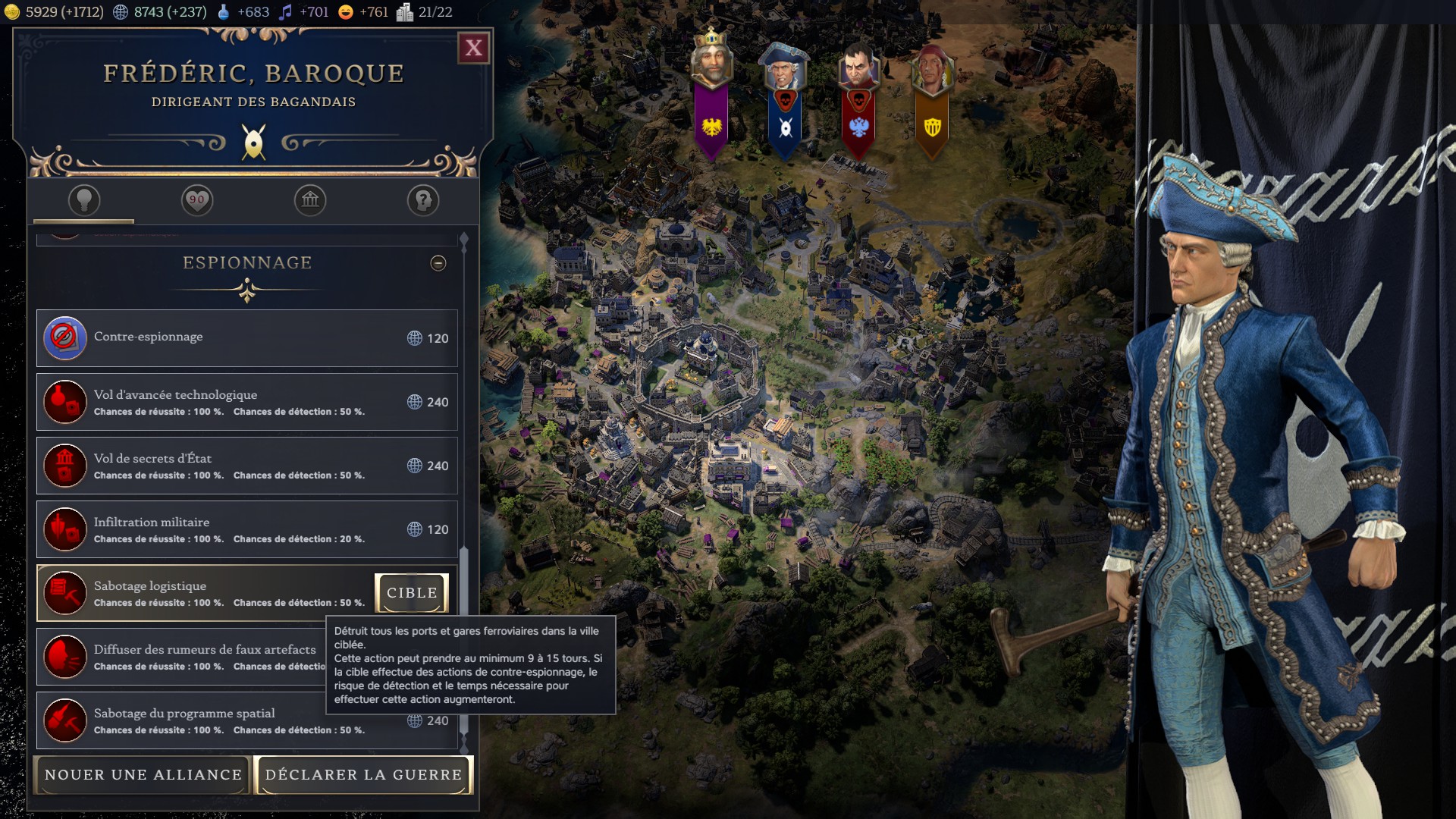Select the dark-haired leader with red banner

(x=858, y=68)
